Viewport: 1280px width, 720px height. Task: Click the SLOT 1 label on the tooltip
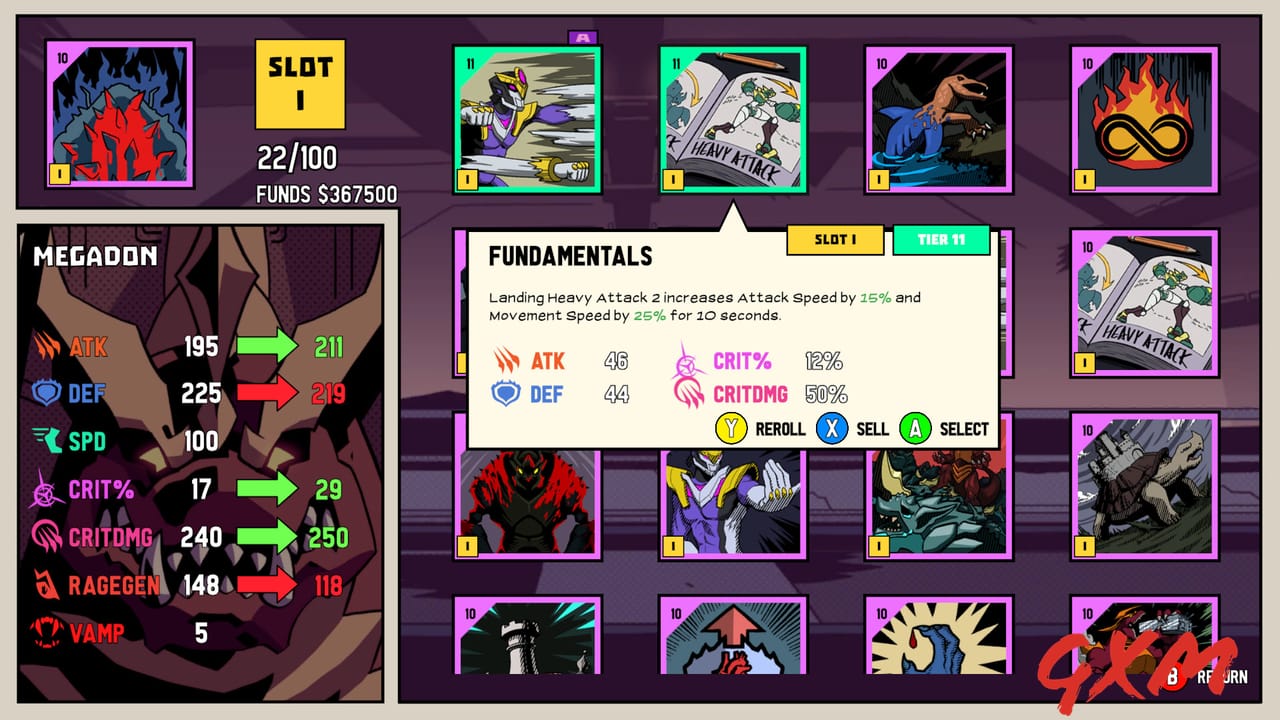click(836, 240)
